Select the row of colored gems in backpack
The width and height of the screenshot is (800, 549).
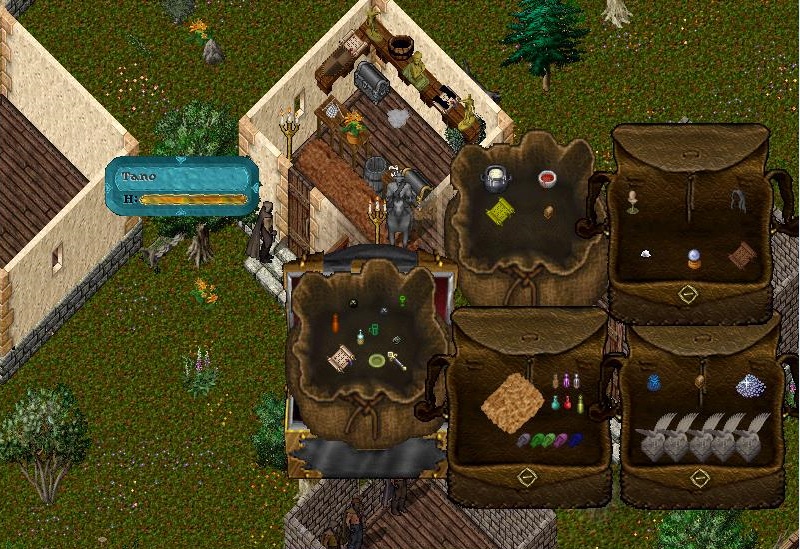click(550, 439)
